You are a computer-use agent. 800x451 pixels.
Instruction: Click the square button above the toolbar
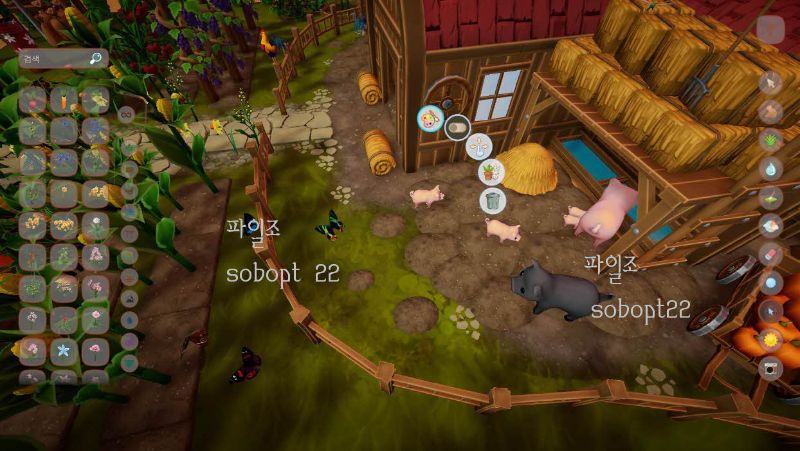click(x=770, y=29)
